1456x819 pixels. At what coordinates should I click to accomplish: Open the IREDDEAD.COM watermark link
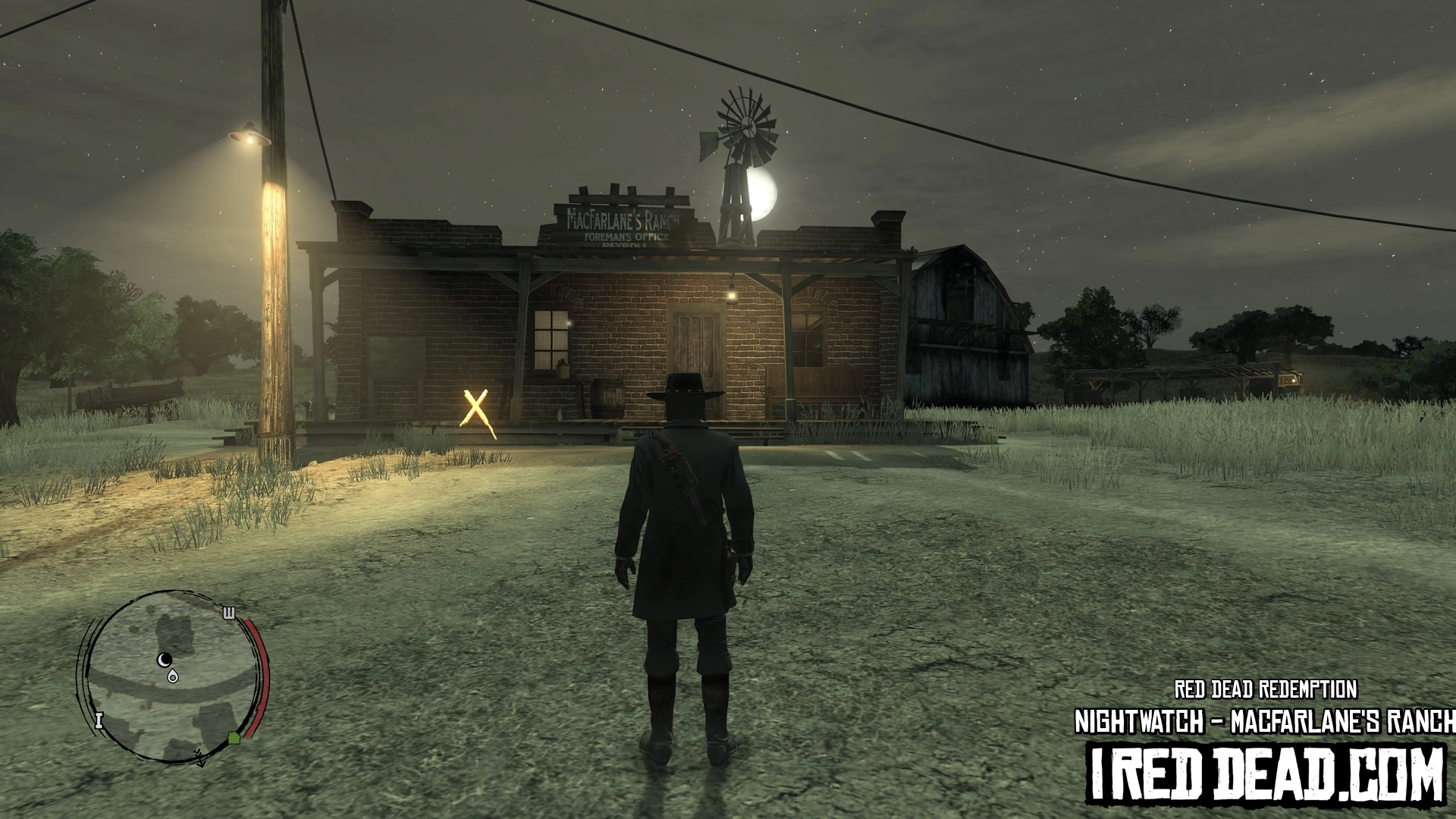tap(1266, 775)
